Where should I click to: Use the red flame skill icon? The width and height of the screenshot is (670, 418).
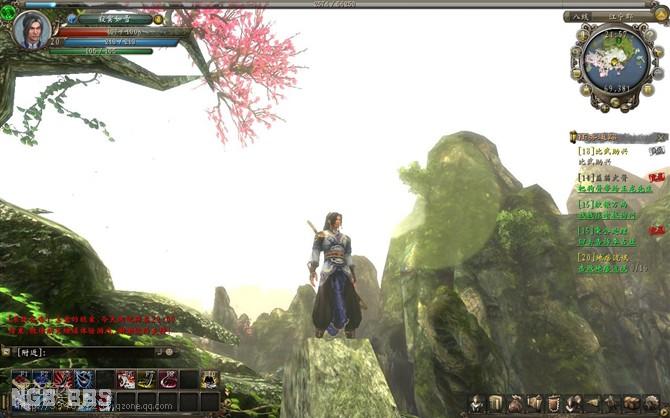coord(62,379)
